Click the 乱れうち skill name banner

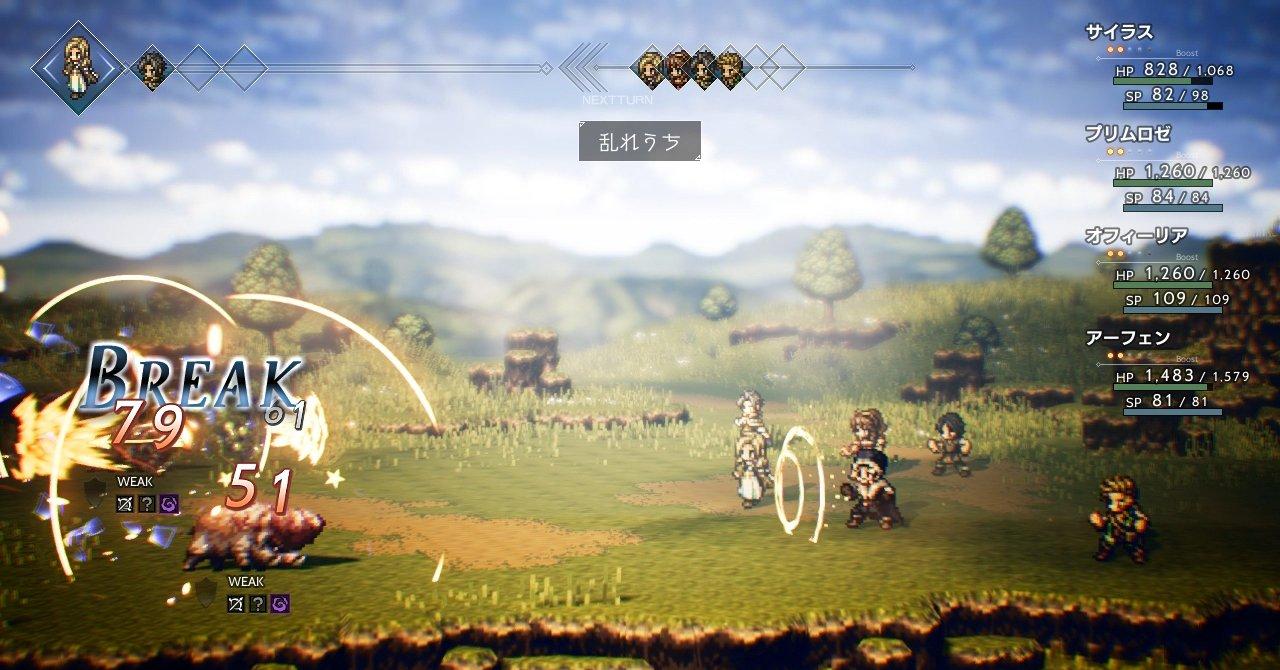tap(639, 141)
